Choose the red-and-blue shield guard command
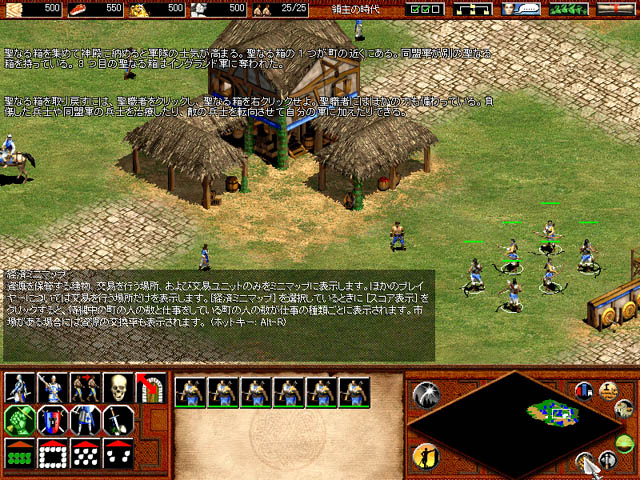Screen dimensions: 640x480 pyautogui.click(x=52, y=420)
